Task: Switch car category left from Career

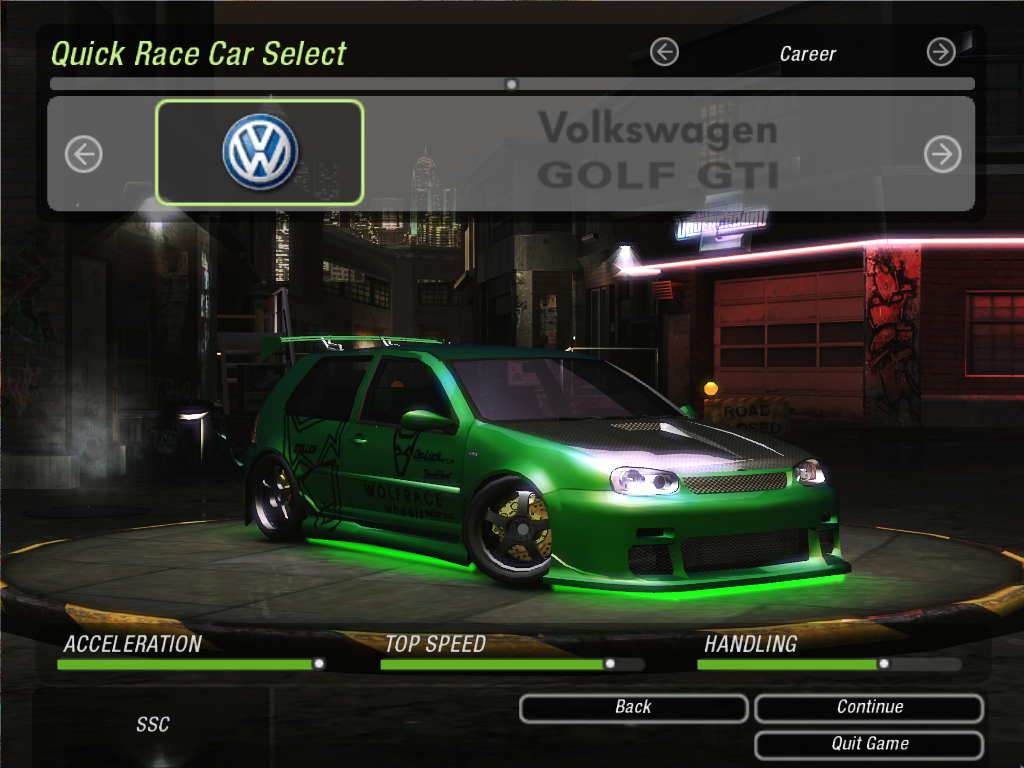Action: coord(664,52)
